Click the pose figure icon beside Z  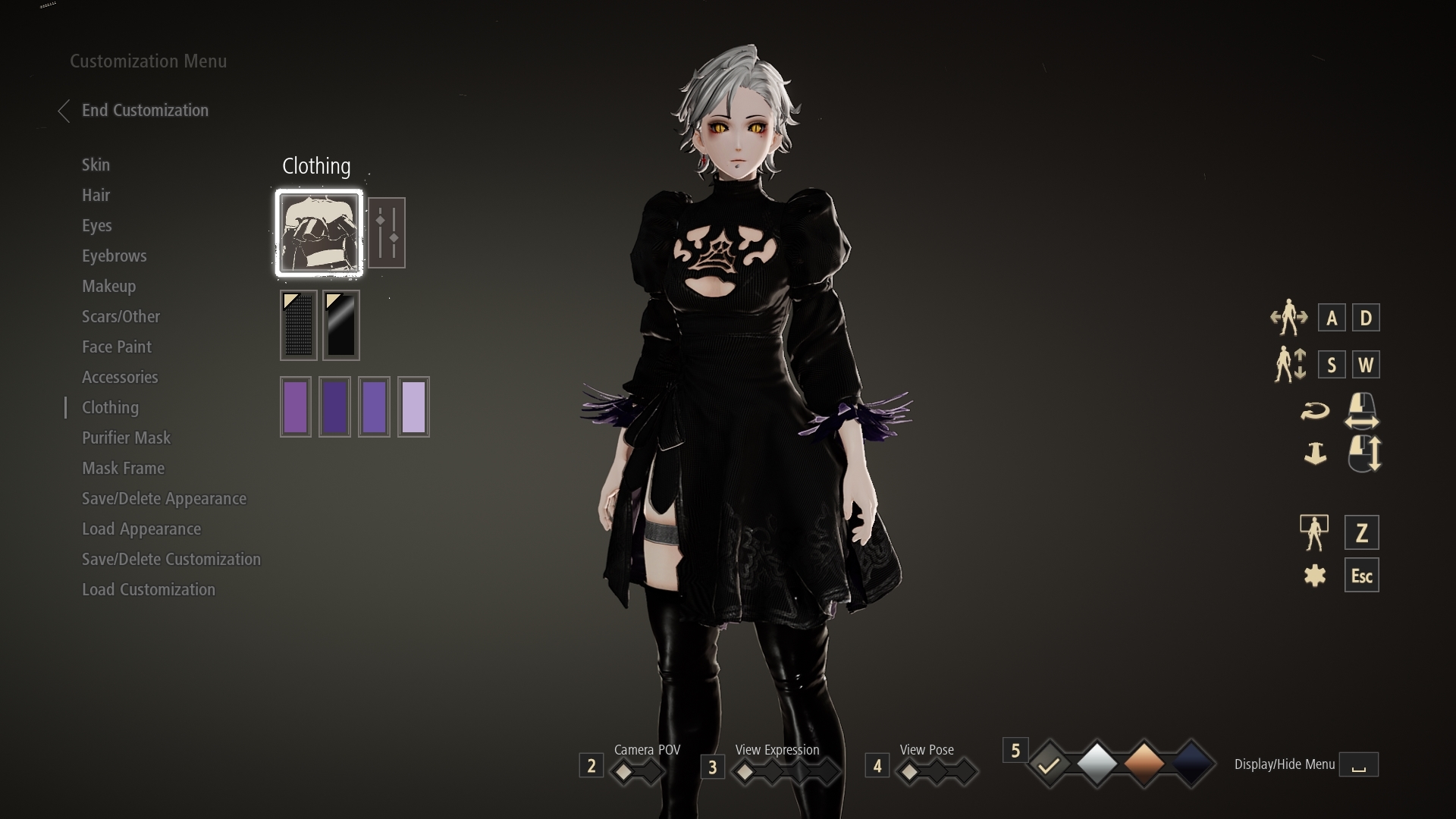pyautogui.click(x=1315, y=532)
